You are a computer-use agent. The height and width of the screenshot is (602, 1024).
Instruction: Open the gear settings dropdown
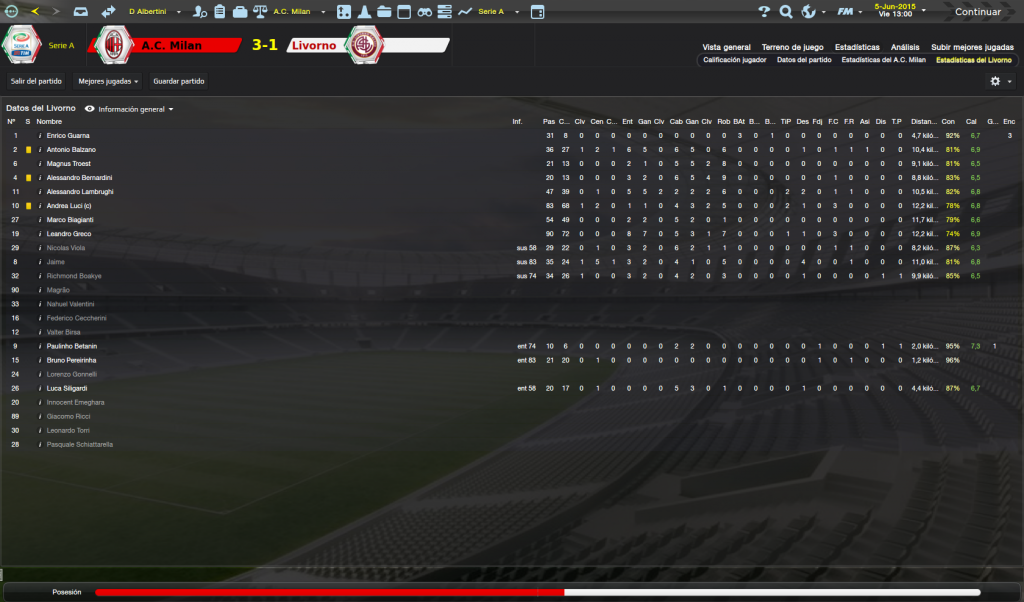coord(1000,81)
